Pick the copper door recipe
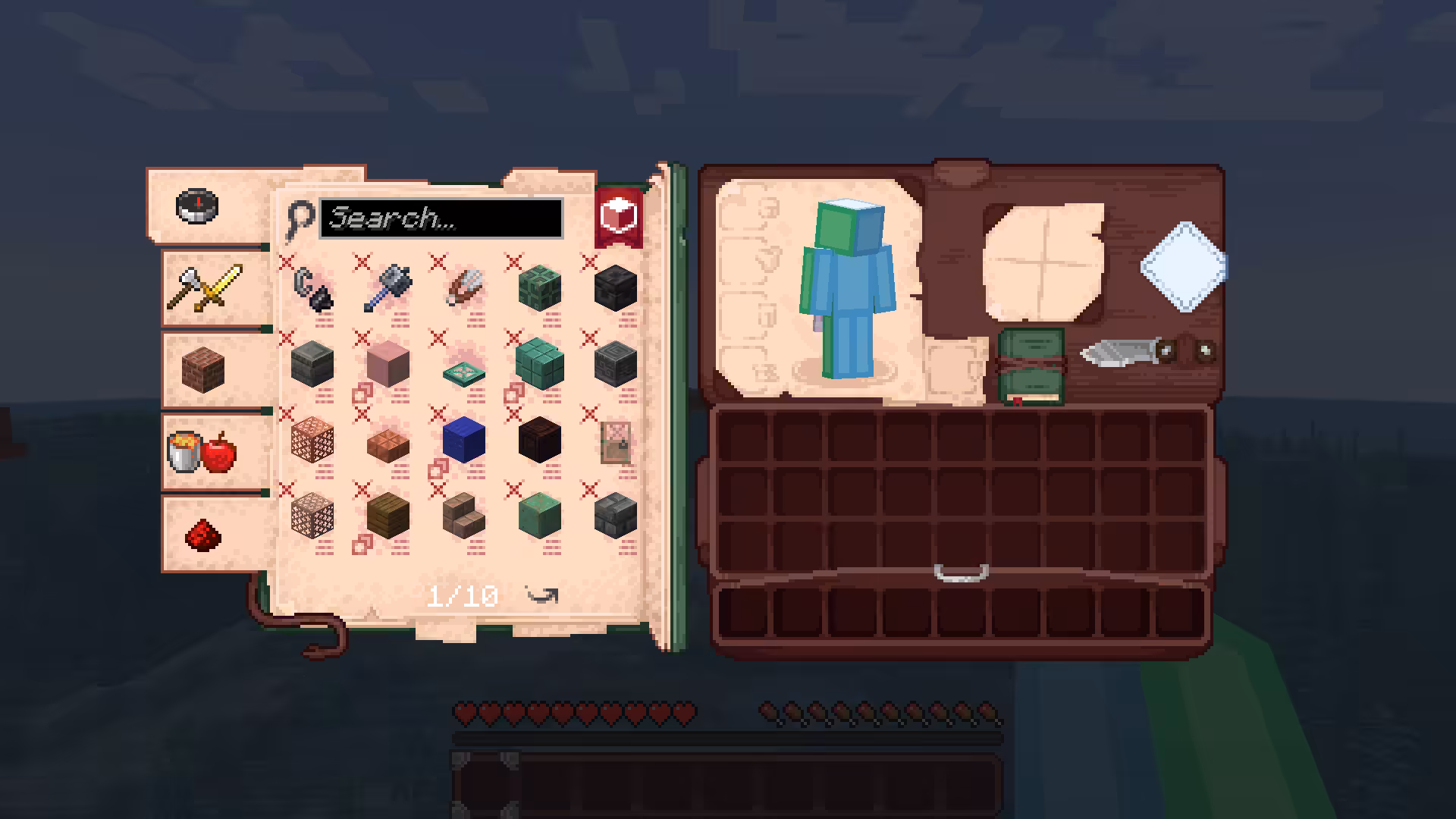The image size is (1456, 819). click(x=615, y=442)
